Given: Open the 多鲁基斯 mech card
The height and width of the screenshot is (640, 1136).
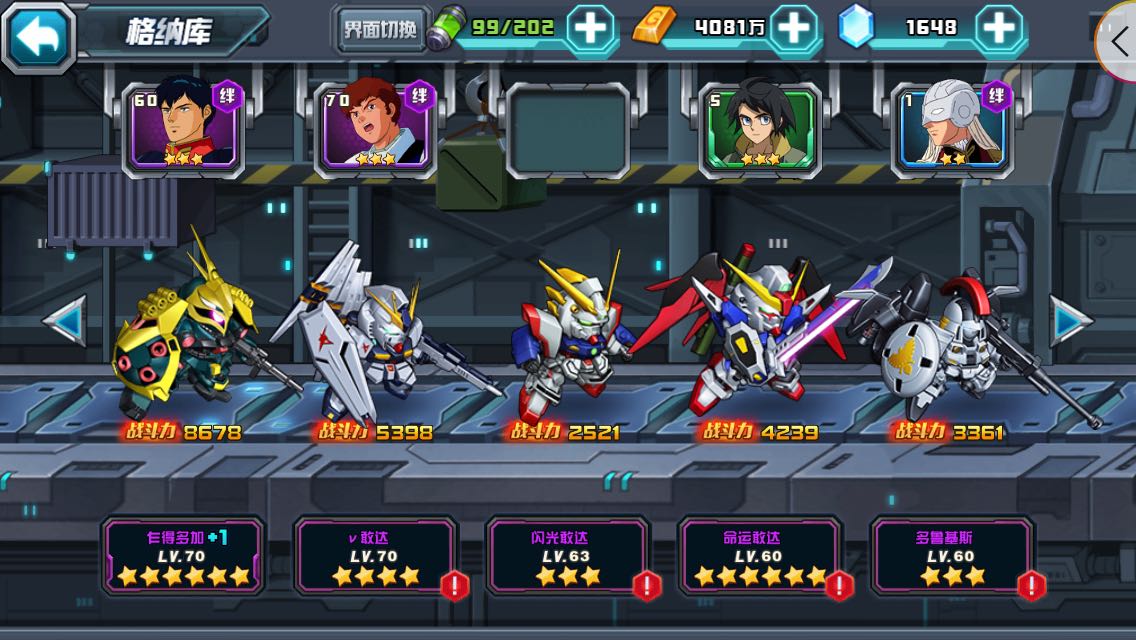Looking at the screenshot, I should point(951,556).
